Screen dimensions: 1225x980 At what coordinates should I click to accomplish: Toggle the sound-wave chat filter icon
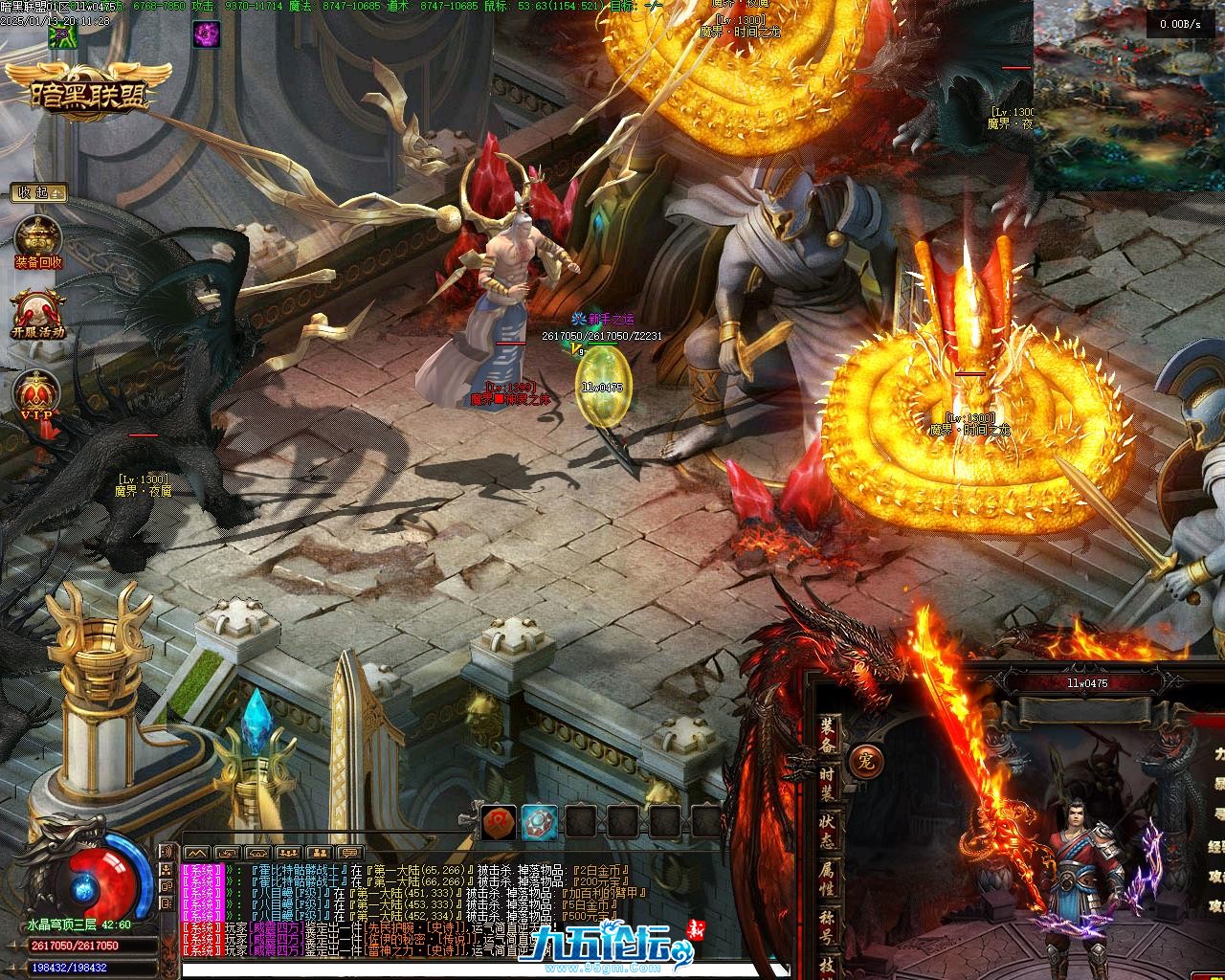pyautogui.click(x=166, y=852)
